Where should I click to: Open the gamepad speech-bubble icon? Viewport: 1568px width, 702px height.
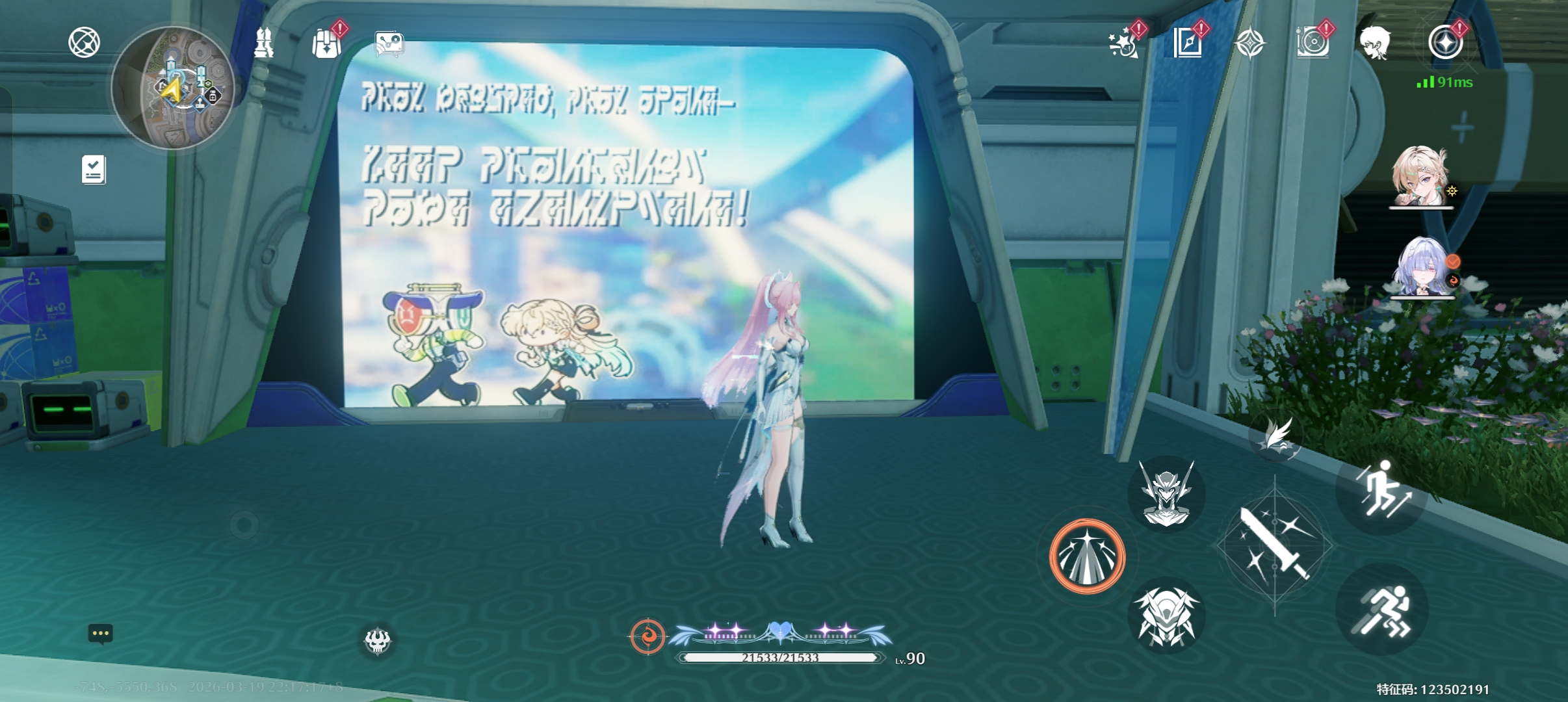389,44
